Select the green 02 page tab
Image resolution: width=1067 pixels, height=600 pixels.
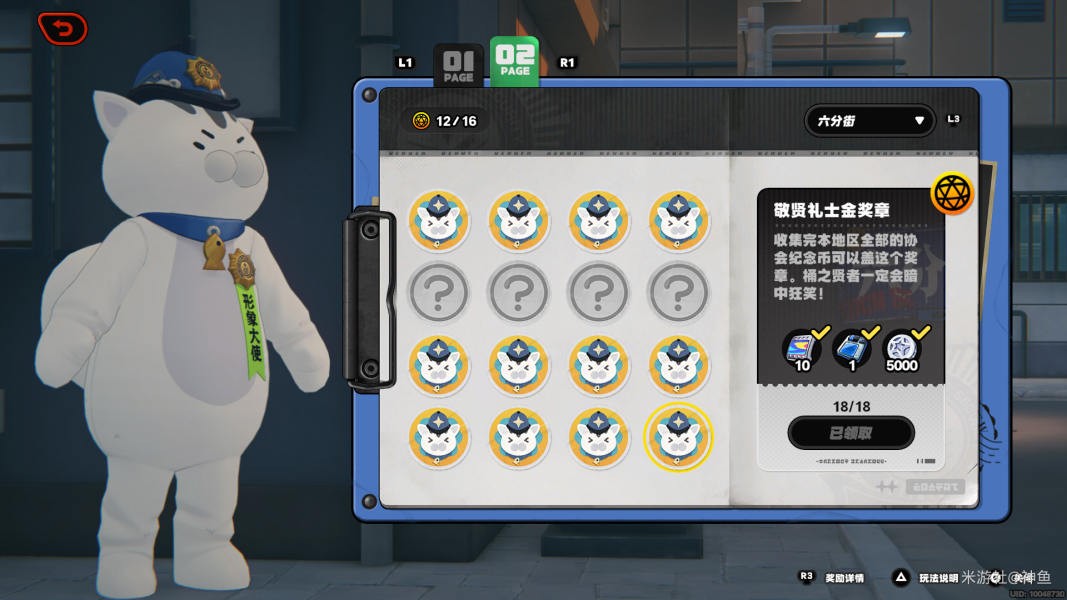coord(515,61)
